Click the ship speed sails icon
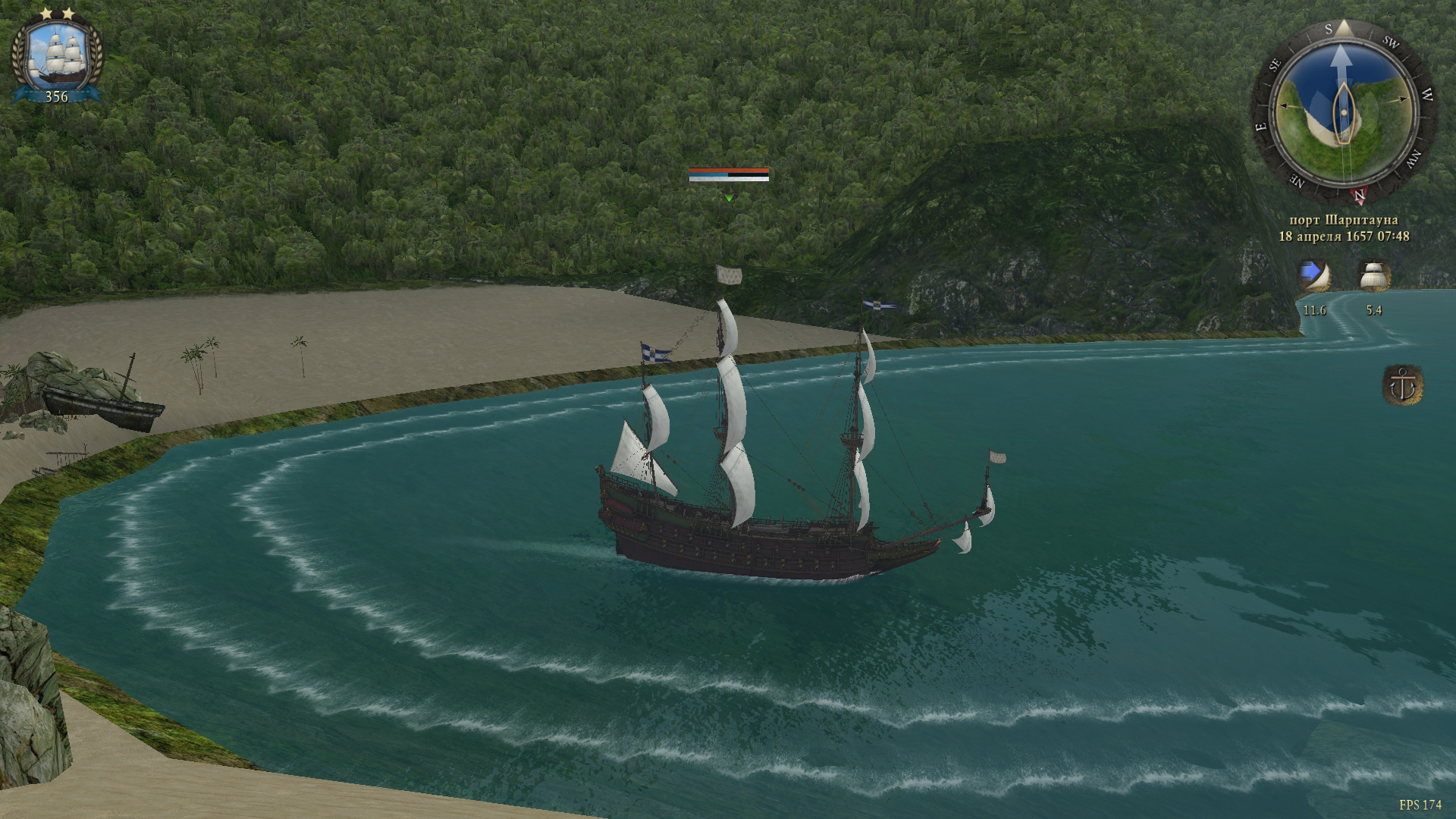 1373,277
